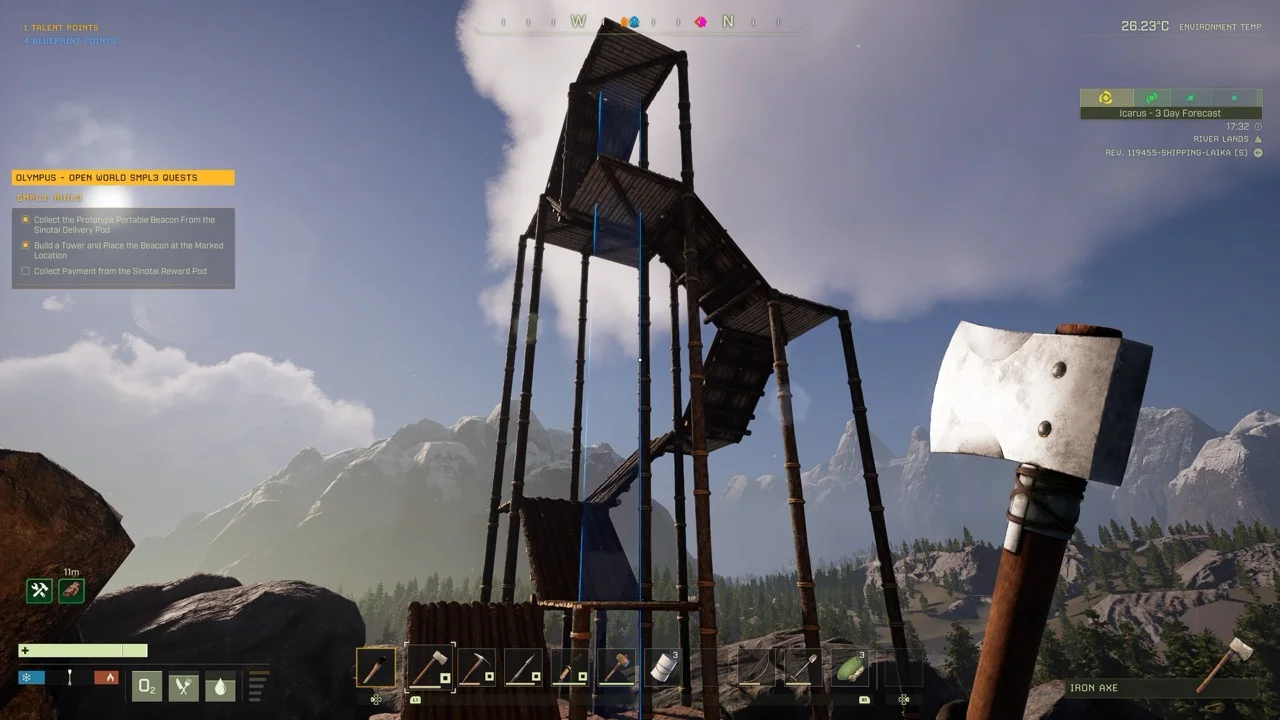Click the oxygen O2 status icon
1280x720 pixels.
147,686
